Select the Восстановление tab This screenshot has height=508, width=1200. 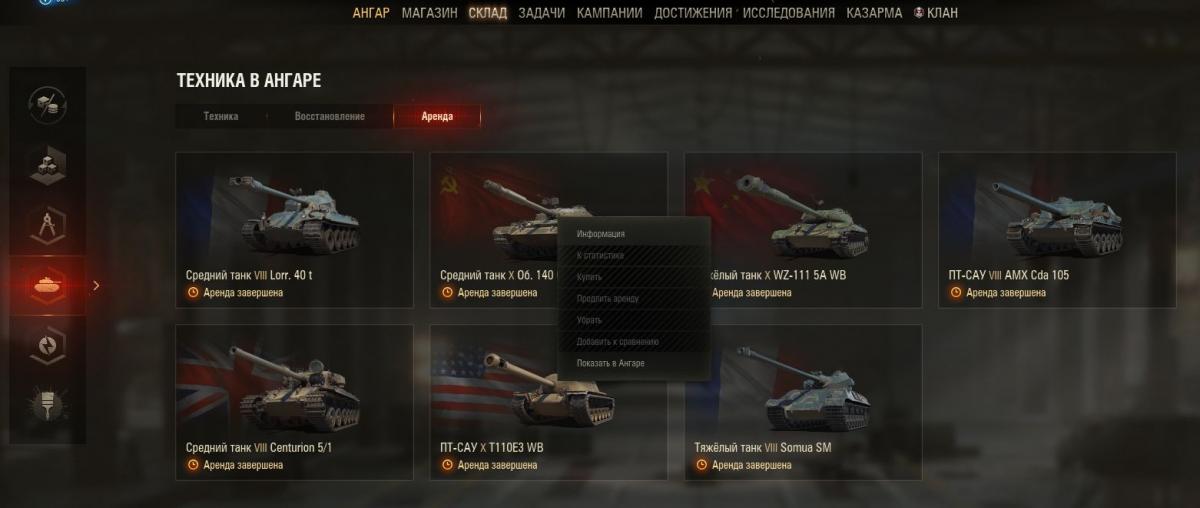pyautogui.click(x=329, y=116)
